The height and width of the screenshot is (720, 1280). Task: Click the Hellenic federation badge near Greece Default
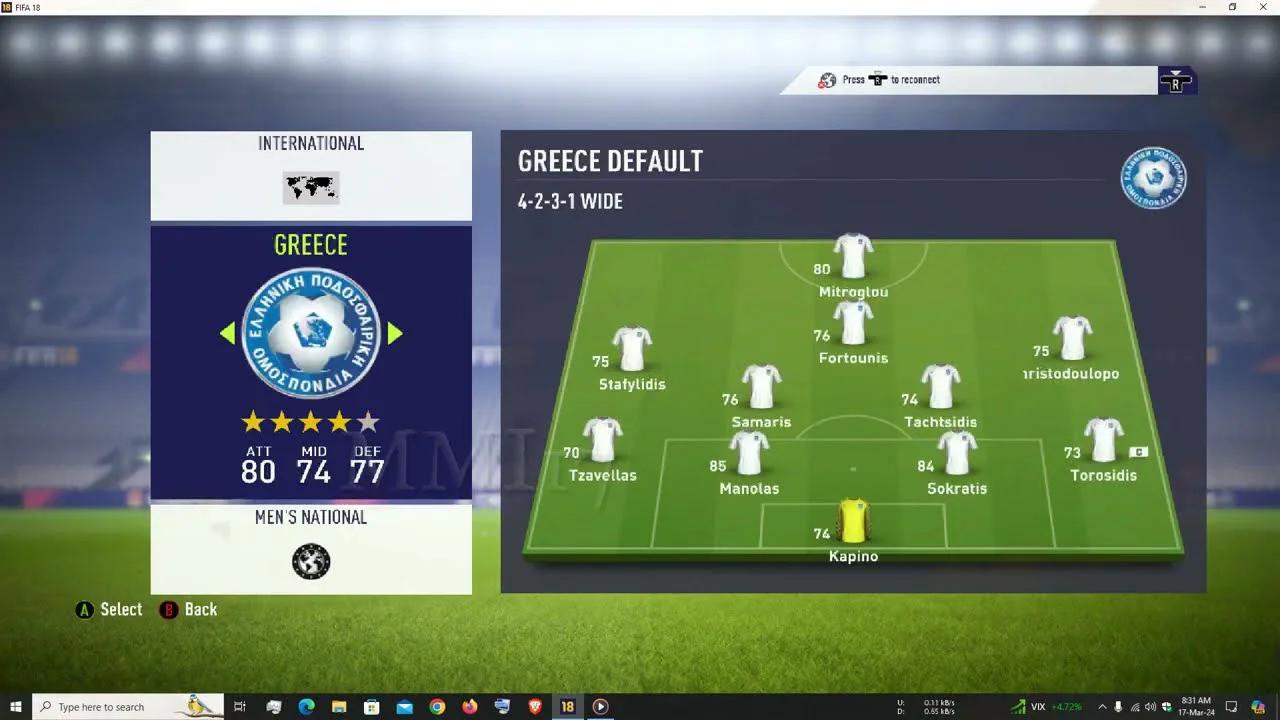1152,177
